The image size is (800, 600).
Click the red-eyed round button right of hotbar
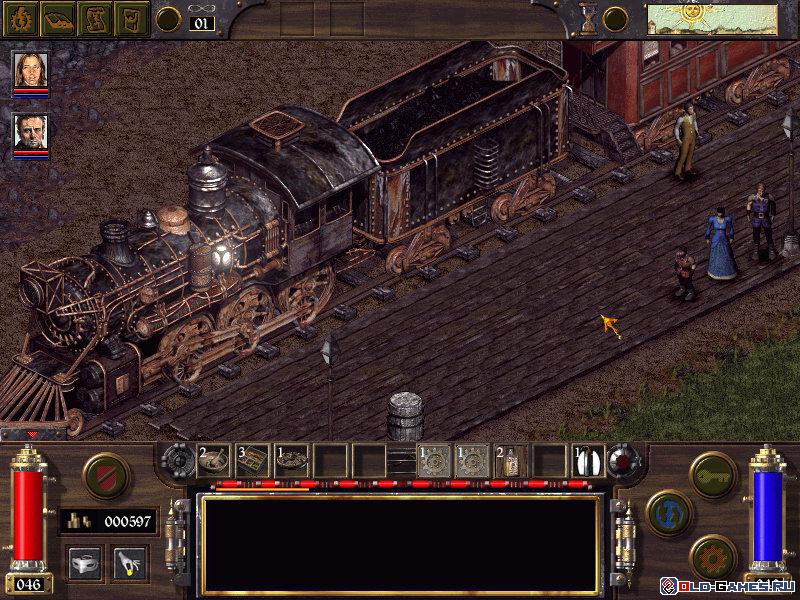click(622, 461)
